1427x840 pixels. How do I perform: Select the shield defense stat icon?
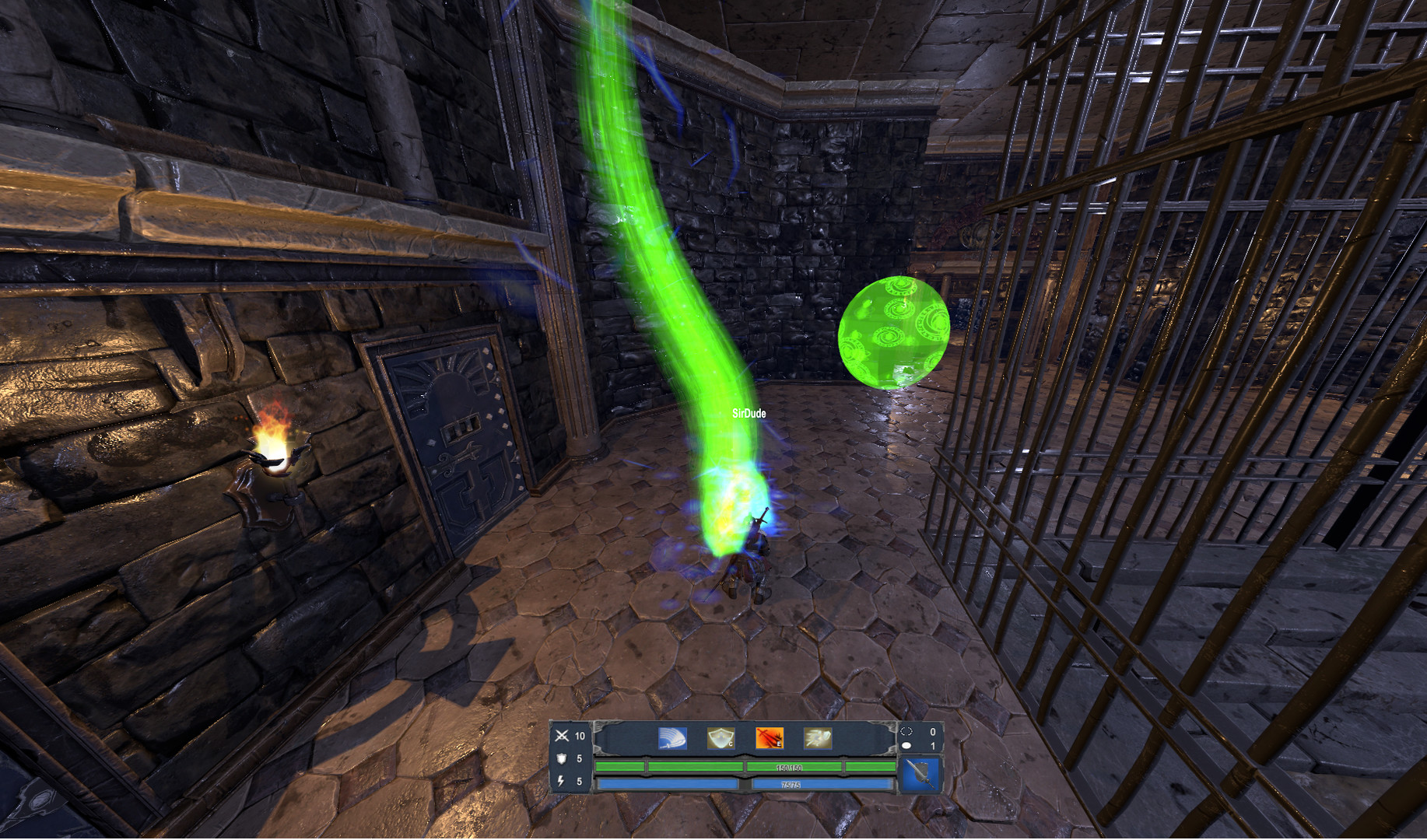click(x=560, y=758)
